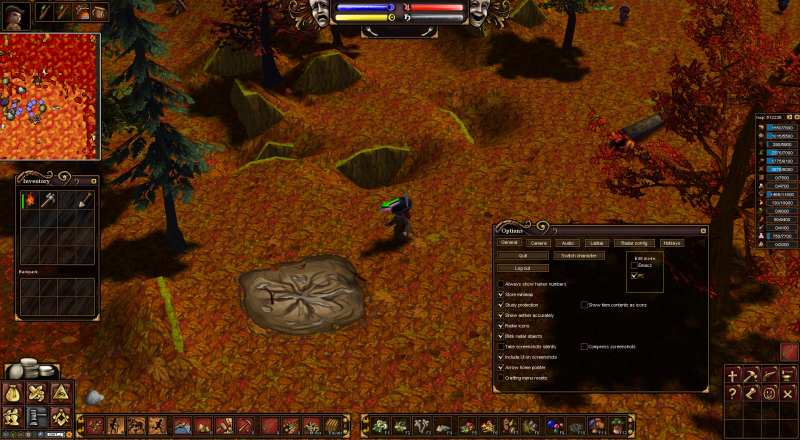Enable Always show humor numbers
This screenshot has width=800, height=440.
click(x=500, y=284)
